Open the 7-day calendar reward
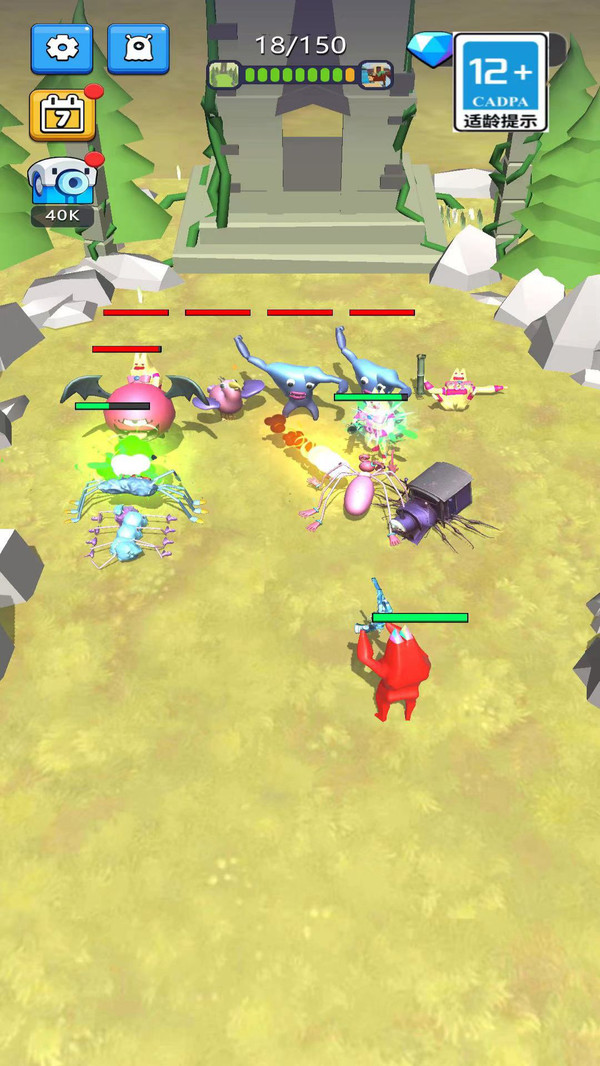 [62, 115]
